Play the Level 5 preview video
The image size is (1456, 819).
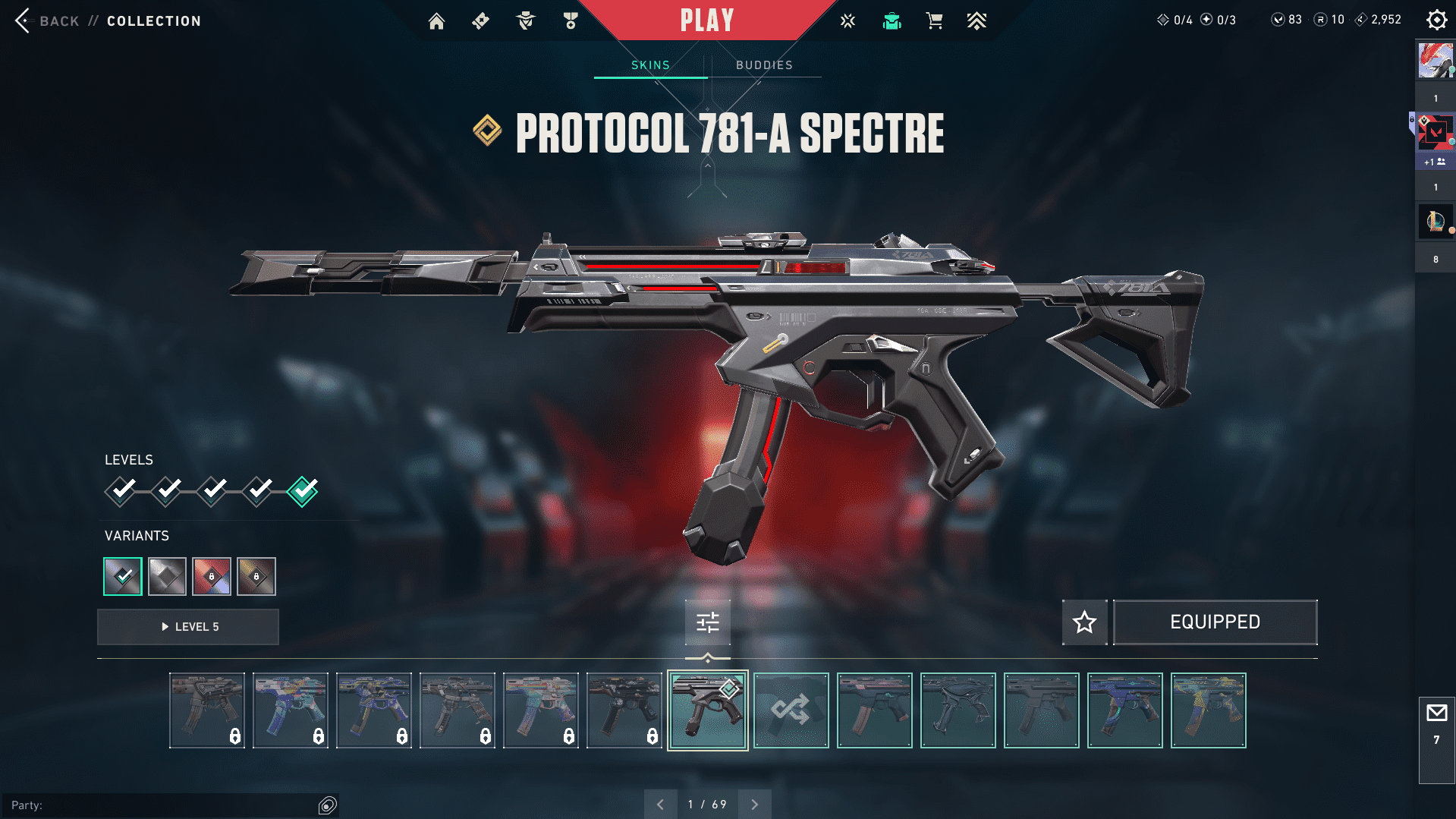[188, 627]
